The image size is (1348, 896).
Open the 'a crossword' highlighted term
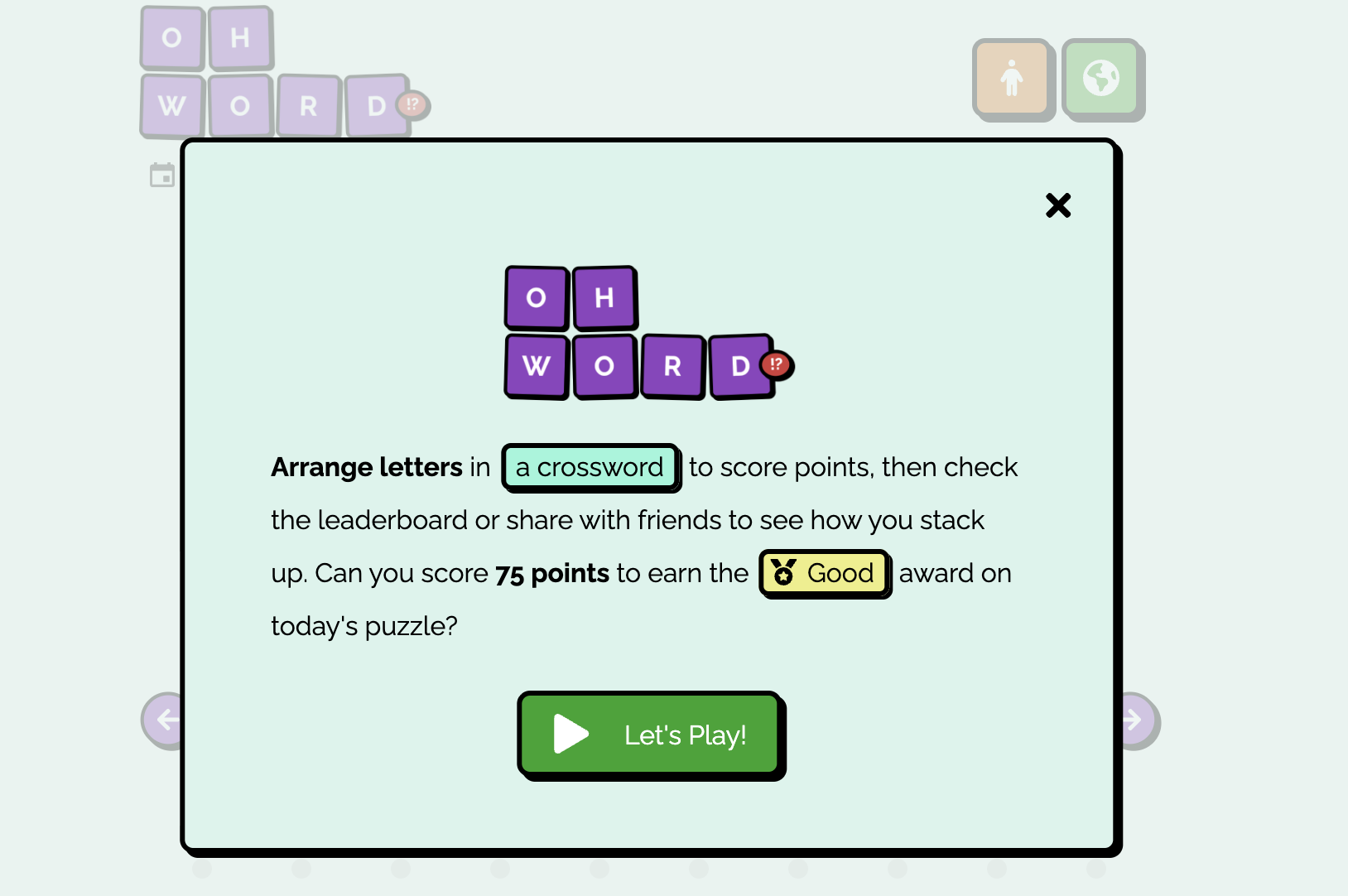click(590, 467)
